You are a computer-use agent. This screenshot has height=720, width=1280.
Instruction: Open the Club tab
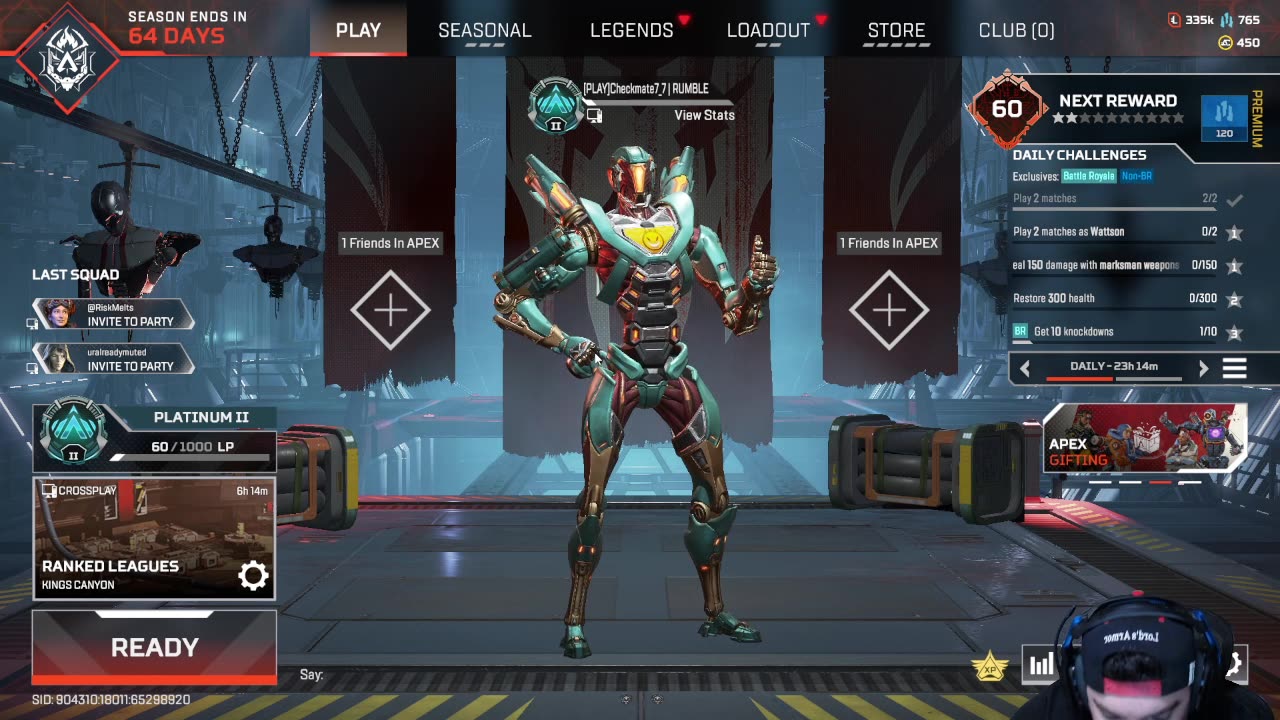coord(1016,30)
